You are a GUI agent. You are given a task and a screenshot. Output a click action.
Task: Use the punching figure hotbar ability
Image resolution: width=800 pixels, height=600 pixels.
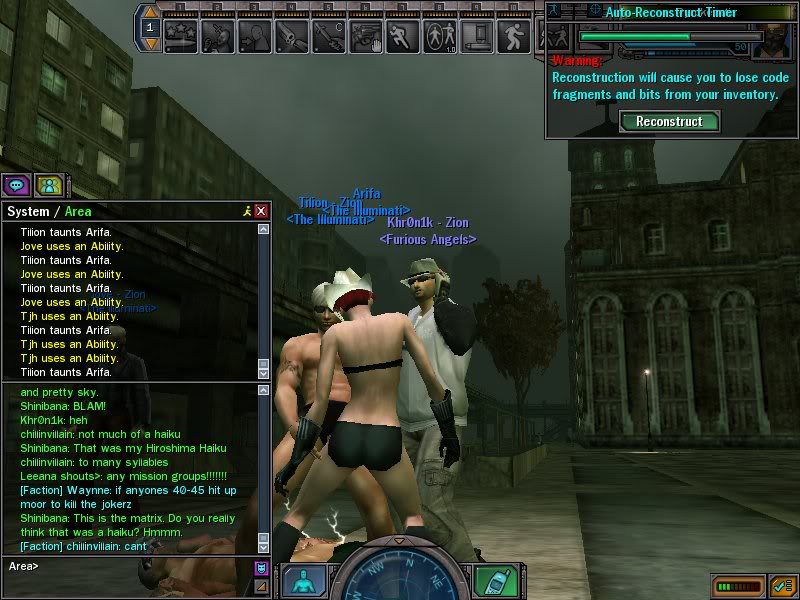point(217,36)
